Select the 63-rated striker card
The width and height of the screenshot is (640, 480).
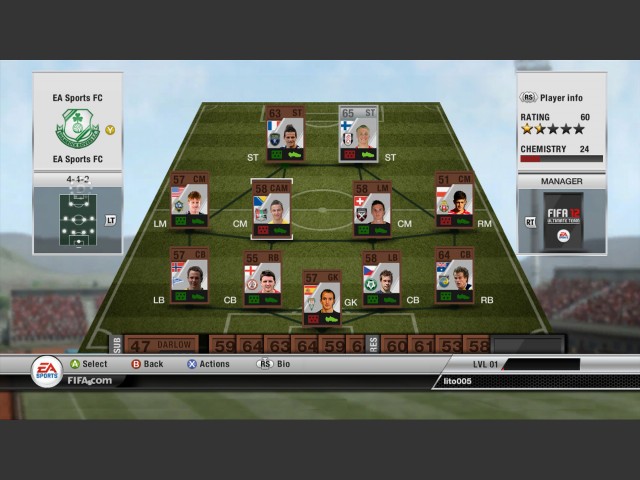click(x=286, y=134)
